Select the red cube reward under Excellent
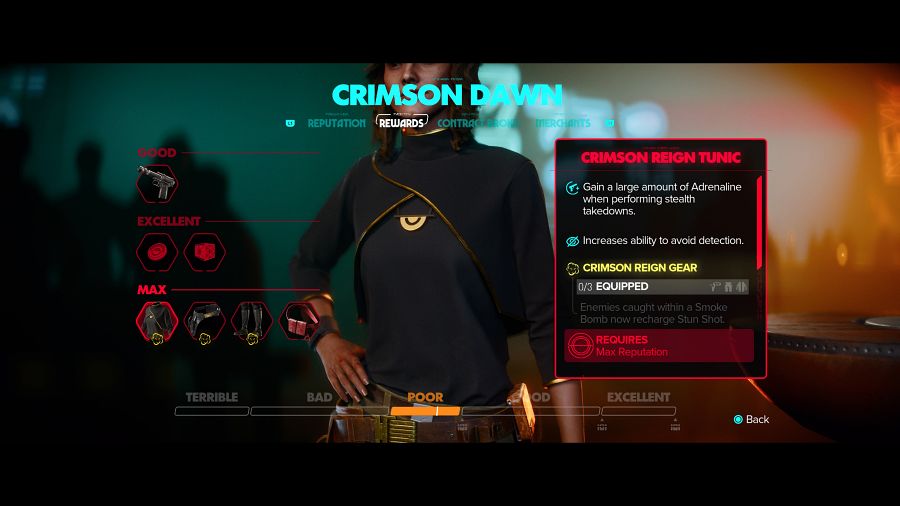The image size is (900, 506). pos(204,251)
